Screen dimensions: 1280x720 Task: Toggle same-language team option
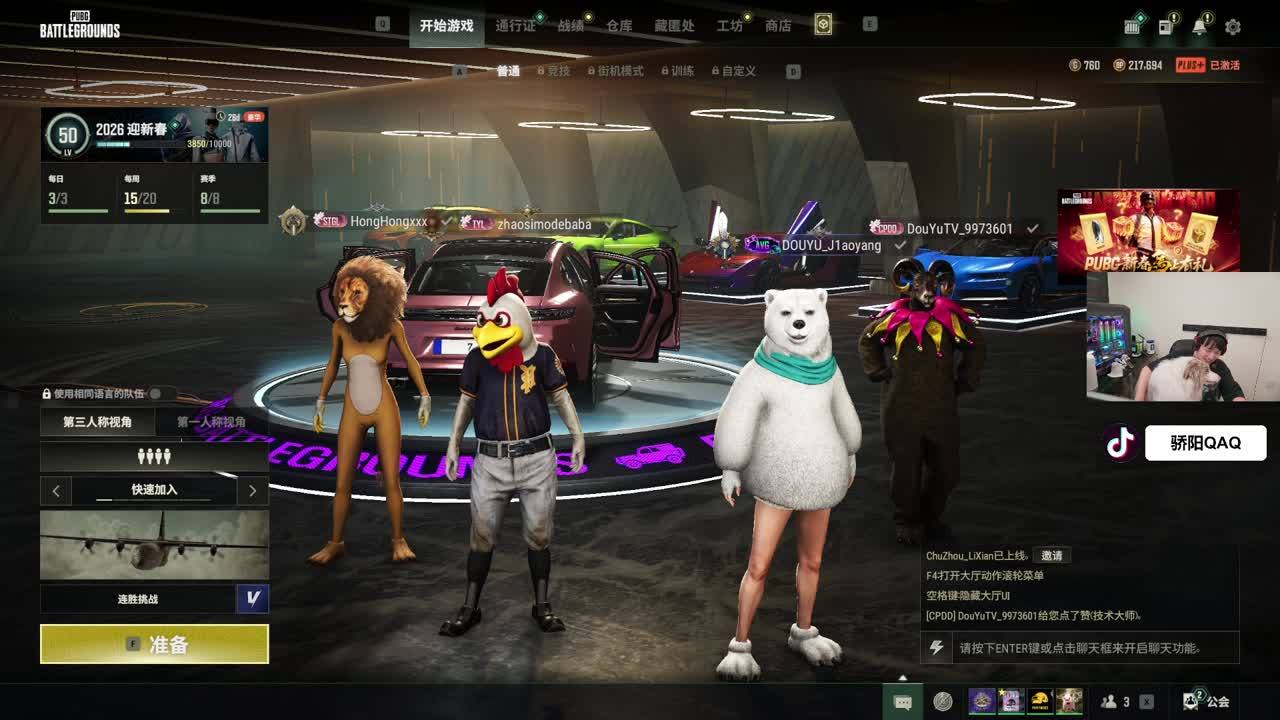[x=156, y=394]
